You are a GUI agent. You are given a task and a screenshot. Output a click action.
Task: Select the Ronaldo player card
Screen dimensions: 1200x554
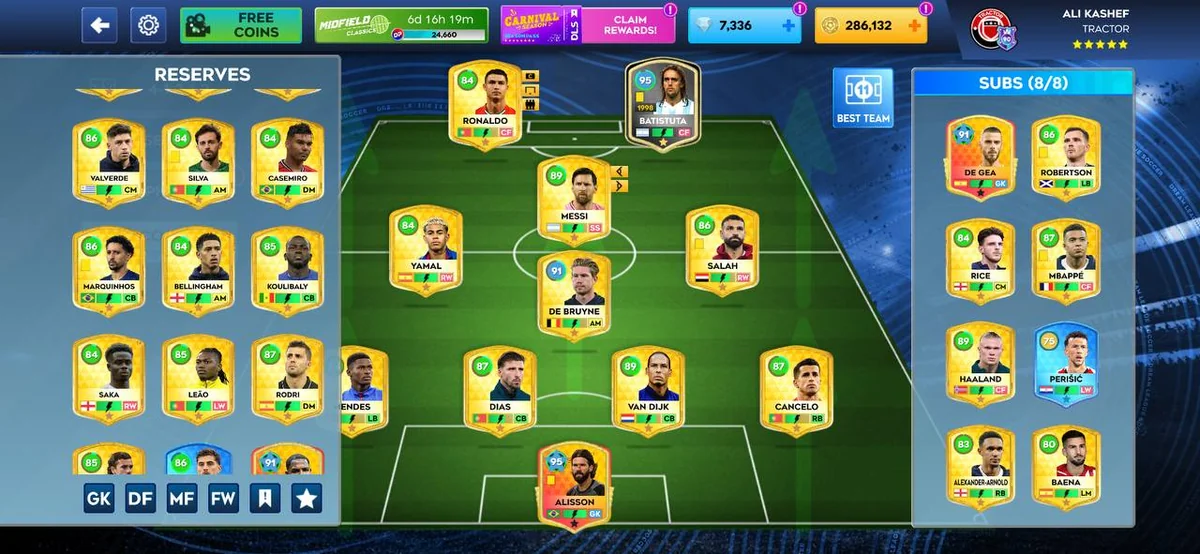coord(485,104)
